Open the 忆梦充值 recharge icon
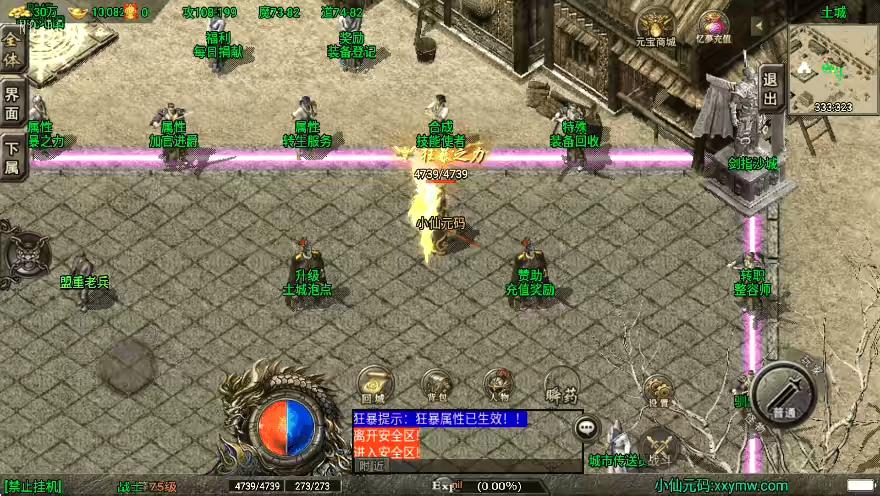The width and height of the screenshot is (880, 496). [713, 27]
